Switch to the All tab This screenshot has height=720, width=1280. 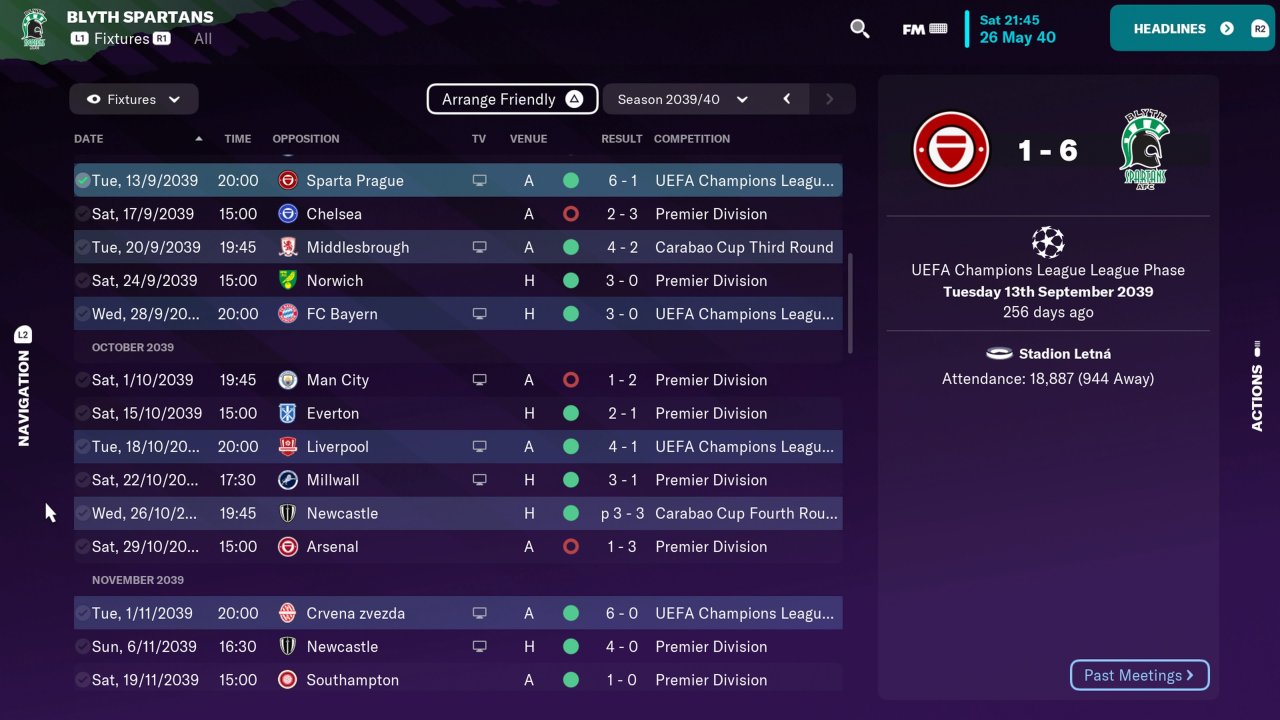[x=203, y=39]
